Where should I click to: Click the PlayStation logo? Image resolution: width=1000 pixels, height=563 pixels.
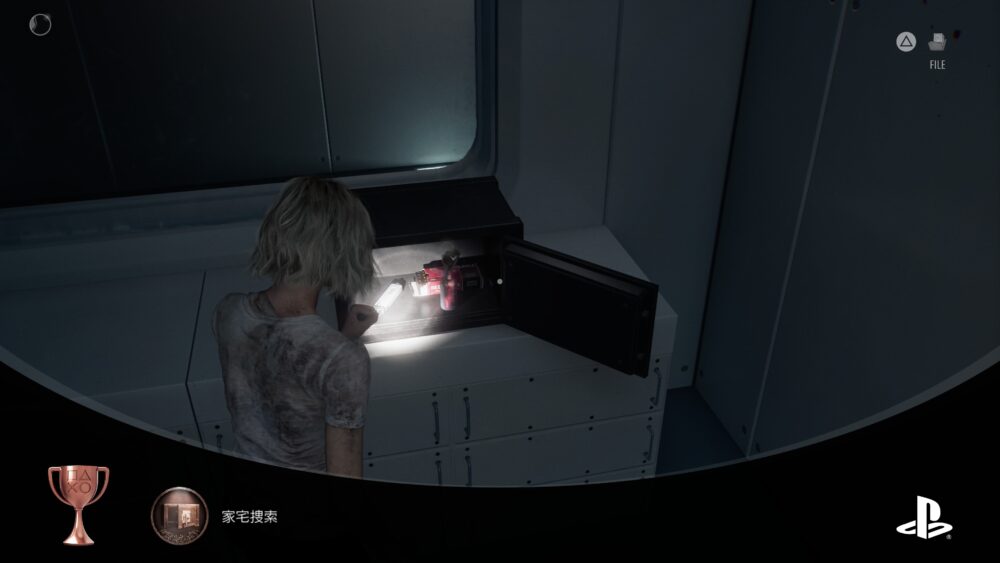[x=924, y=517]
